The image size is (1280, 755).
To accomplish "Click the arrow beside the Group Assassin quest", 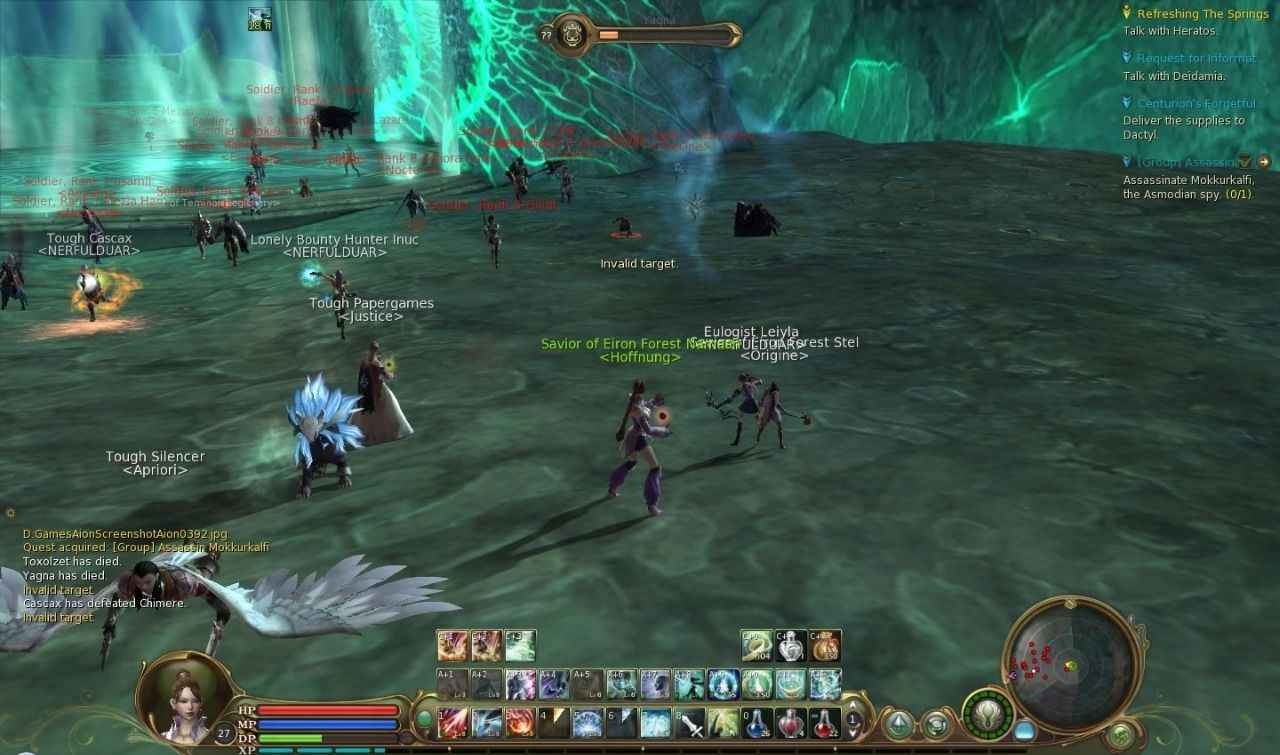I will pyautogui.click(x=1264, y=162).
